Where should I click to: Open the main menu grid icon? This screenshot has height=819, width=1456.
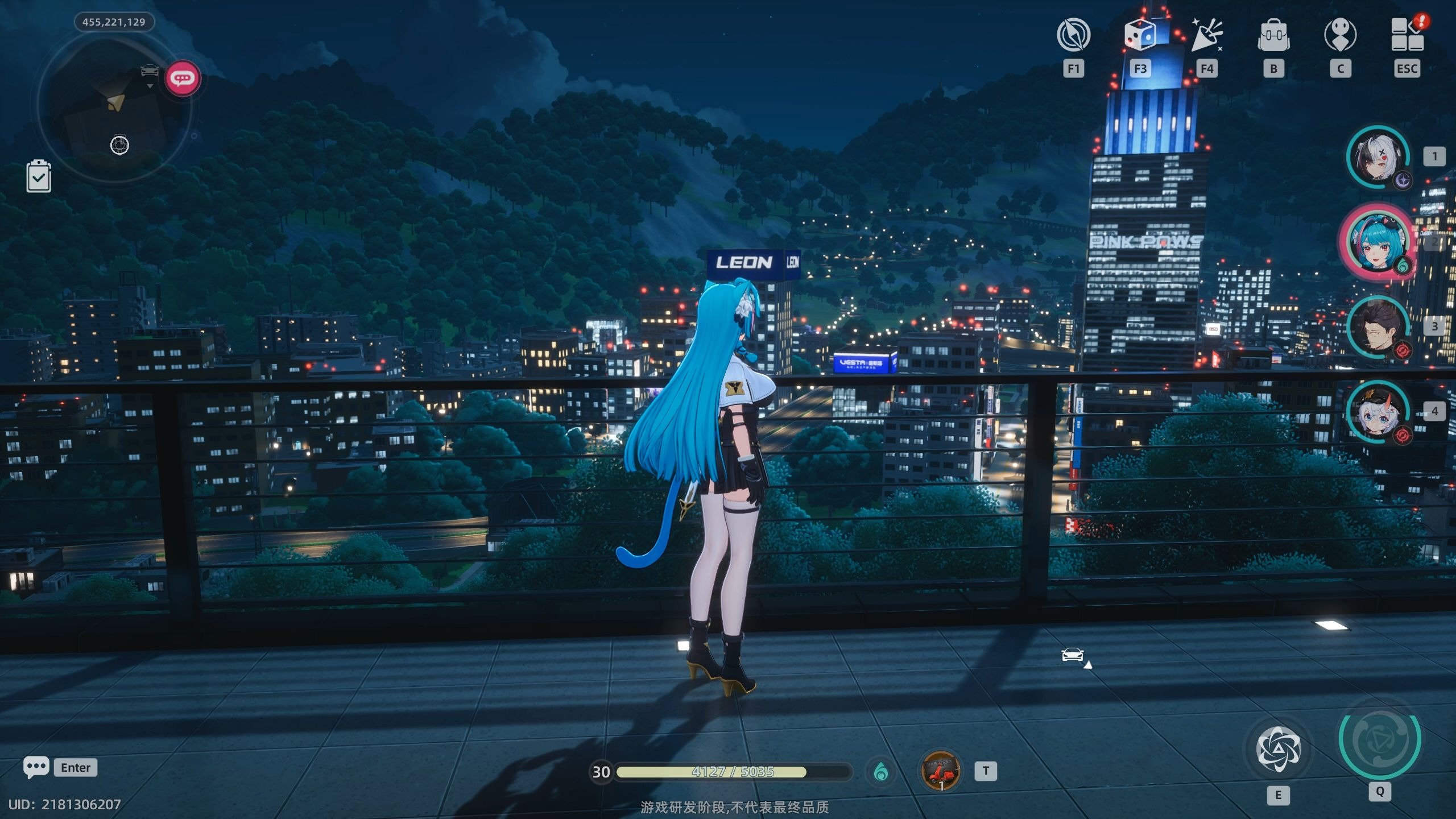point(1407,35)
